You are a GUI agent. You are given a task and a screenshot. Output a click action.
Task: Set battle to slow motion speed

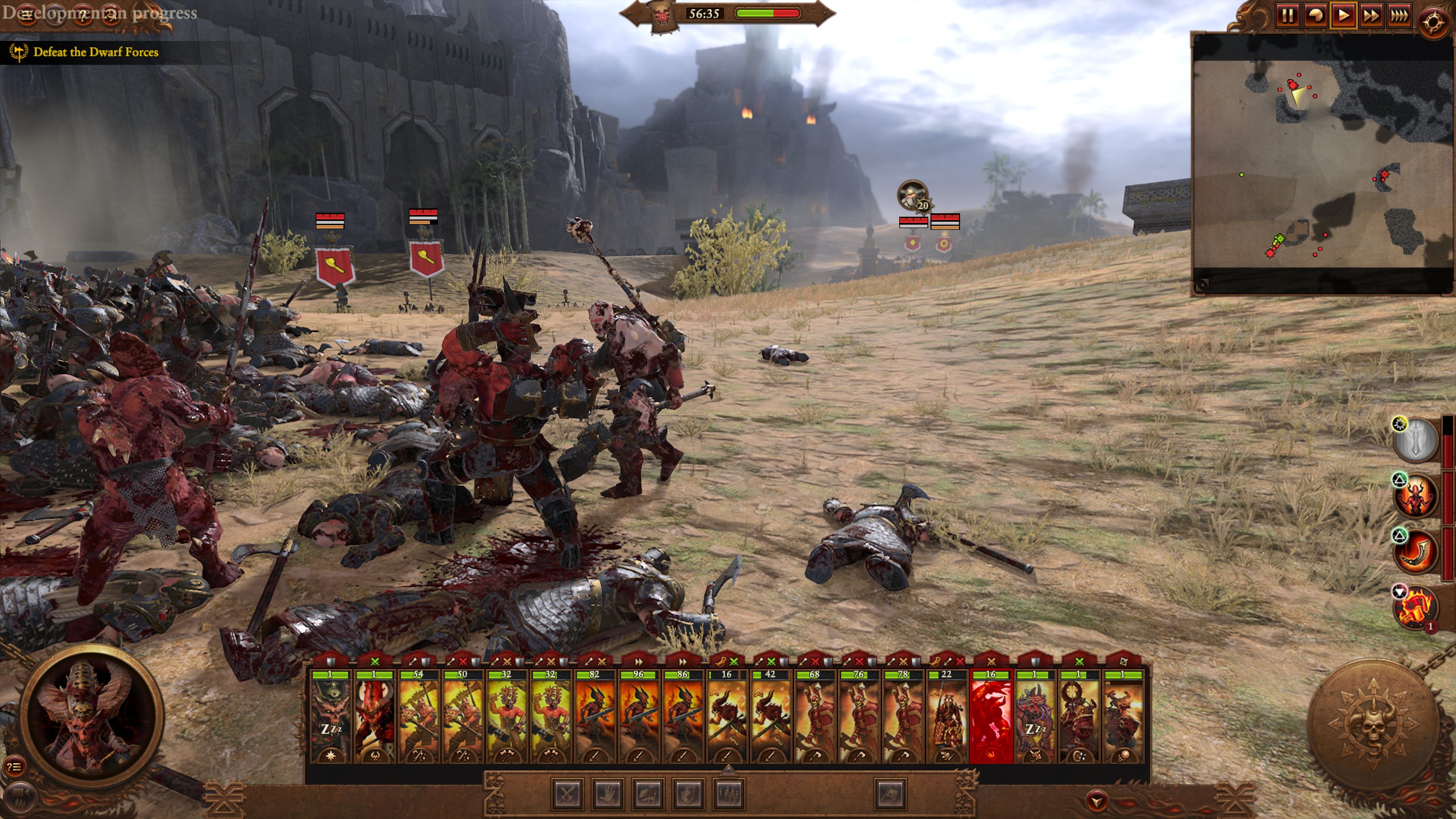click(x=1315, y=15)
